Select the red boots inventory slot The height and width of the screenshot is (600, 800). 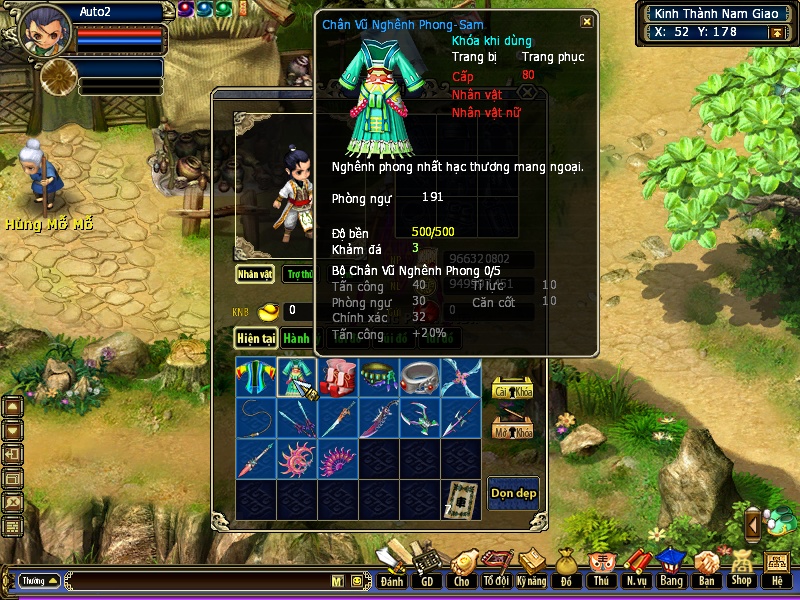338,378
